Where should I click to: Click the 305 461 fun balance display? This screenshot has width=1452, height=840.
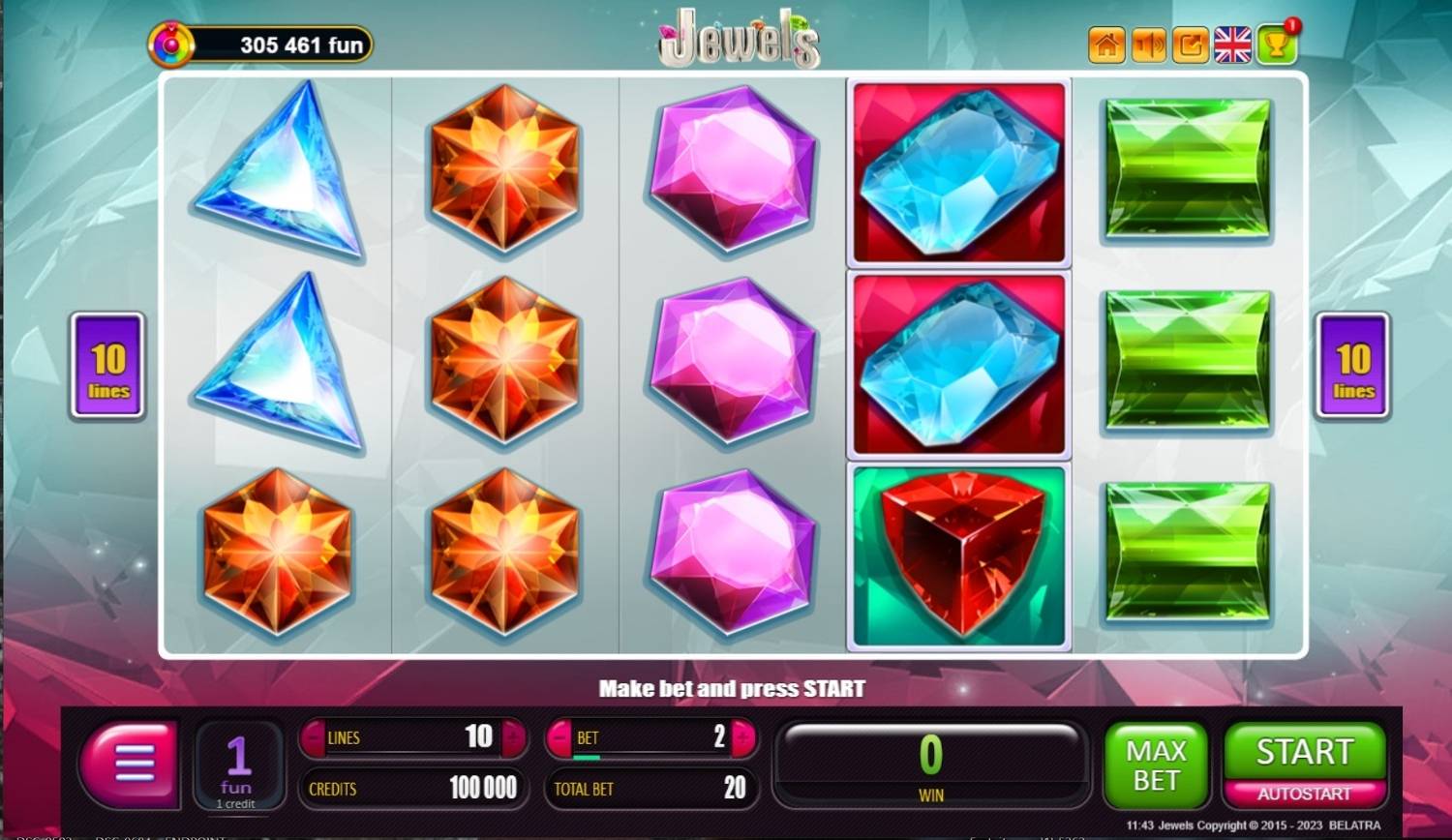288,45
